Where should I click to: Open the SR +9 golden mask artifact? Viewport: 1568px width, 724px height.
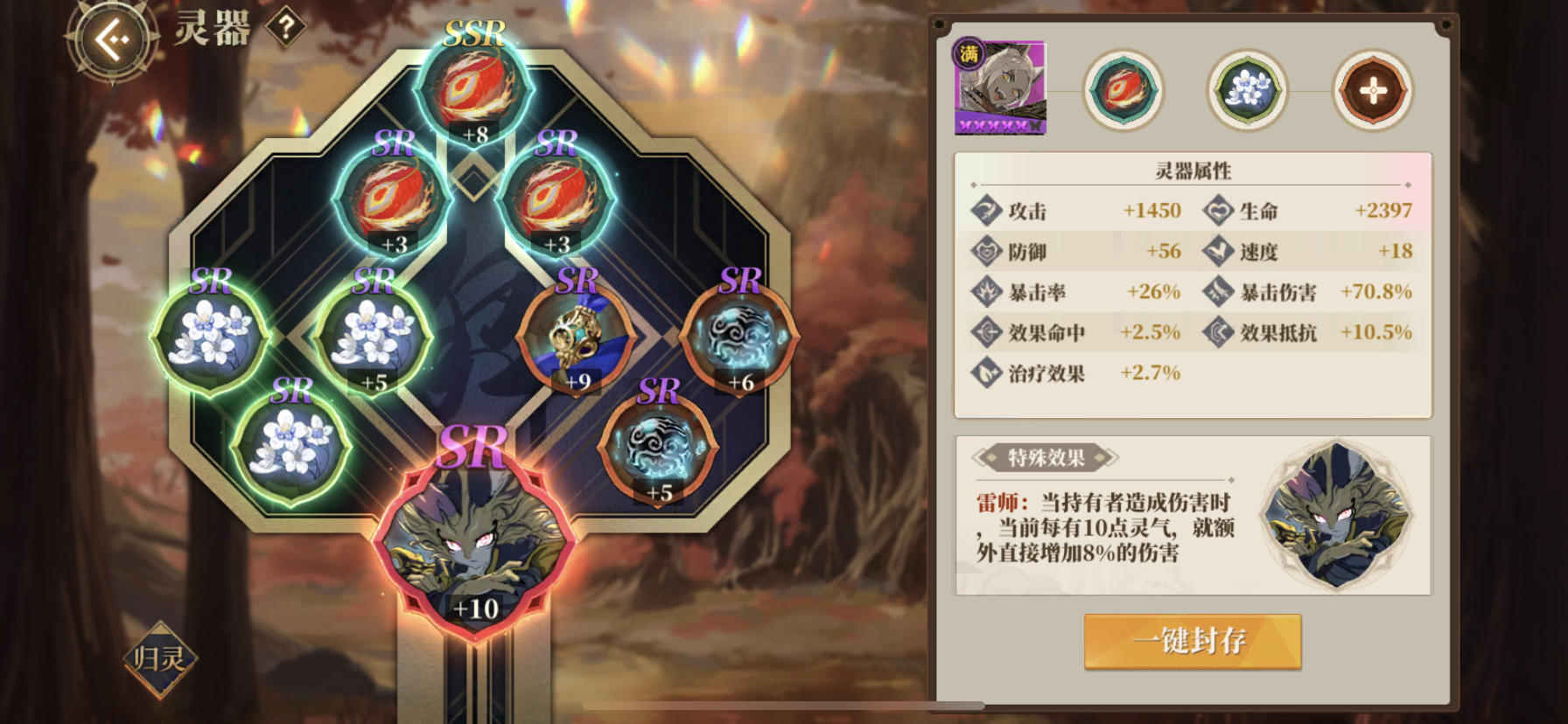(x=577, y=335)
